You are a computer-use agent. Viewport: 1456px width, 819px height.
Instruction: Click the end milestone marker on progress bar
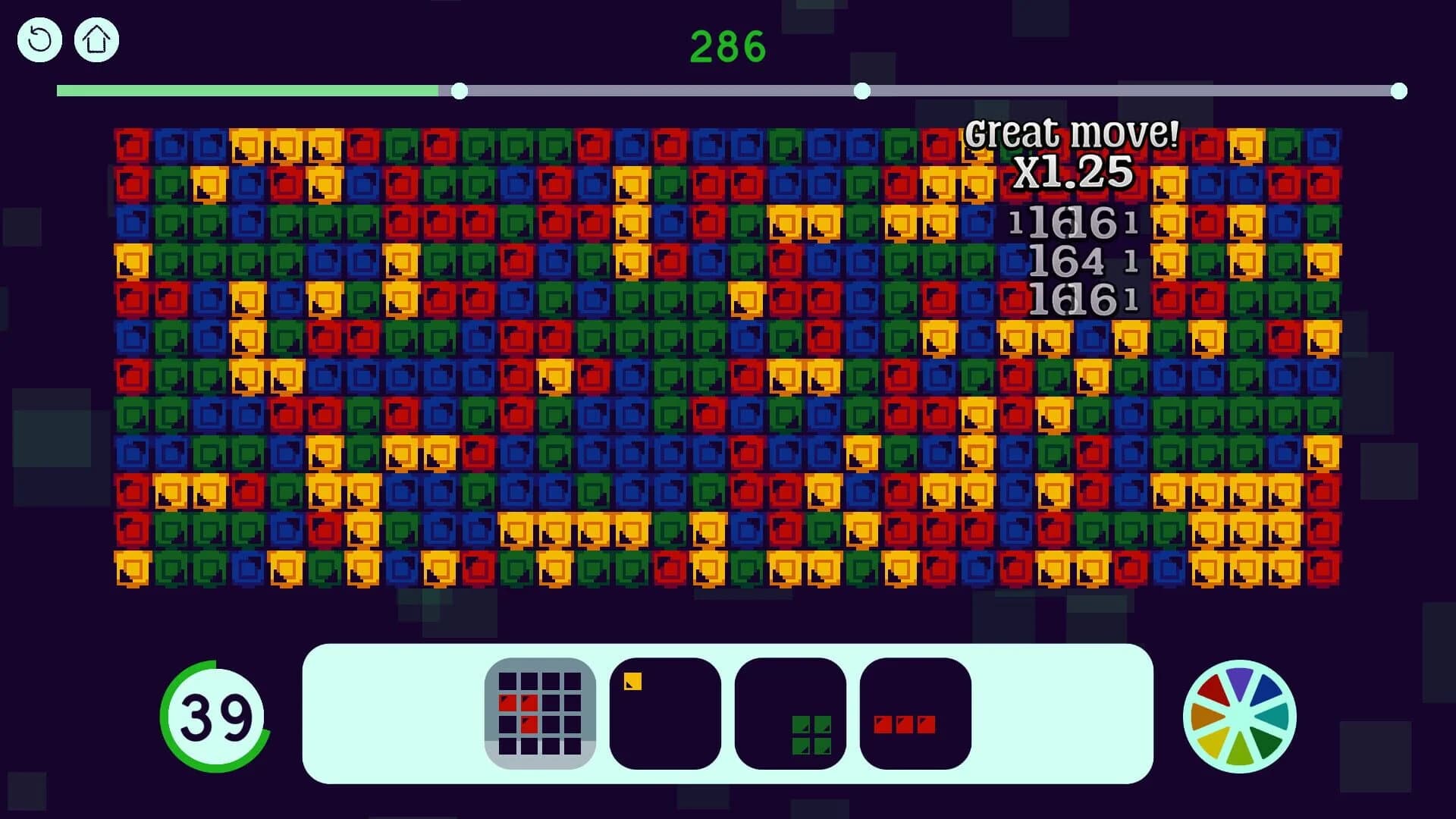pyautogui.click(x=1398, y=90)
